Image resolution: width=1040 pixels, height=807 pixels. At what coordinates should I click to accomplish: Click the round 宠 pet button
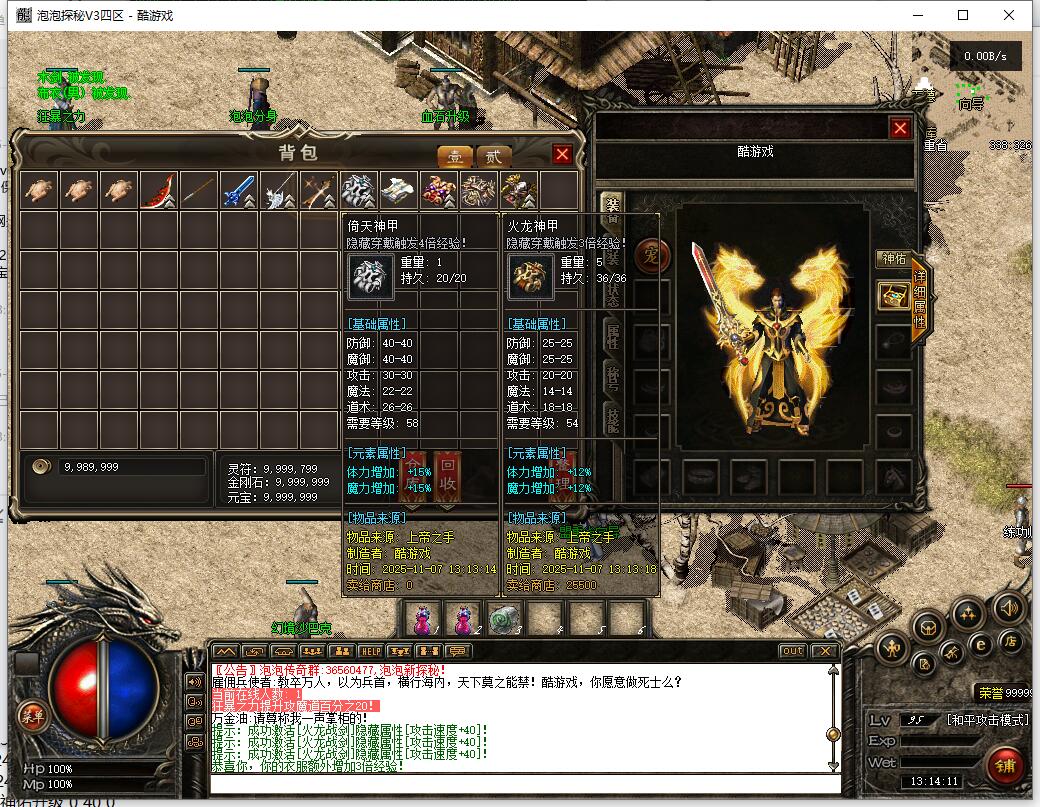coord(649,251)
